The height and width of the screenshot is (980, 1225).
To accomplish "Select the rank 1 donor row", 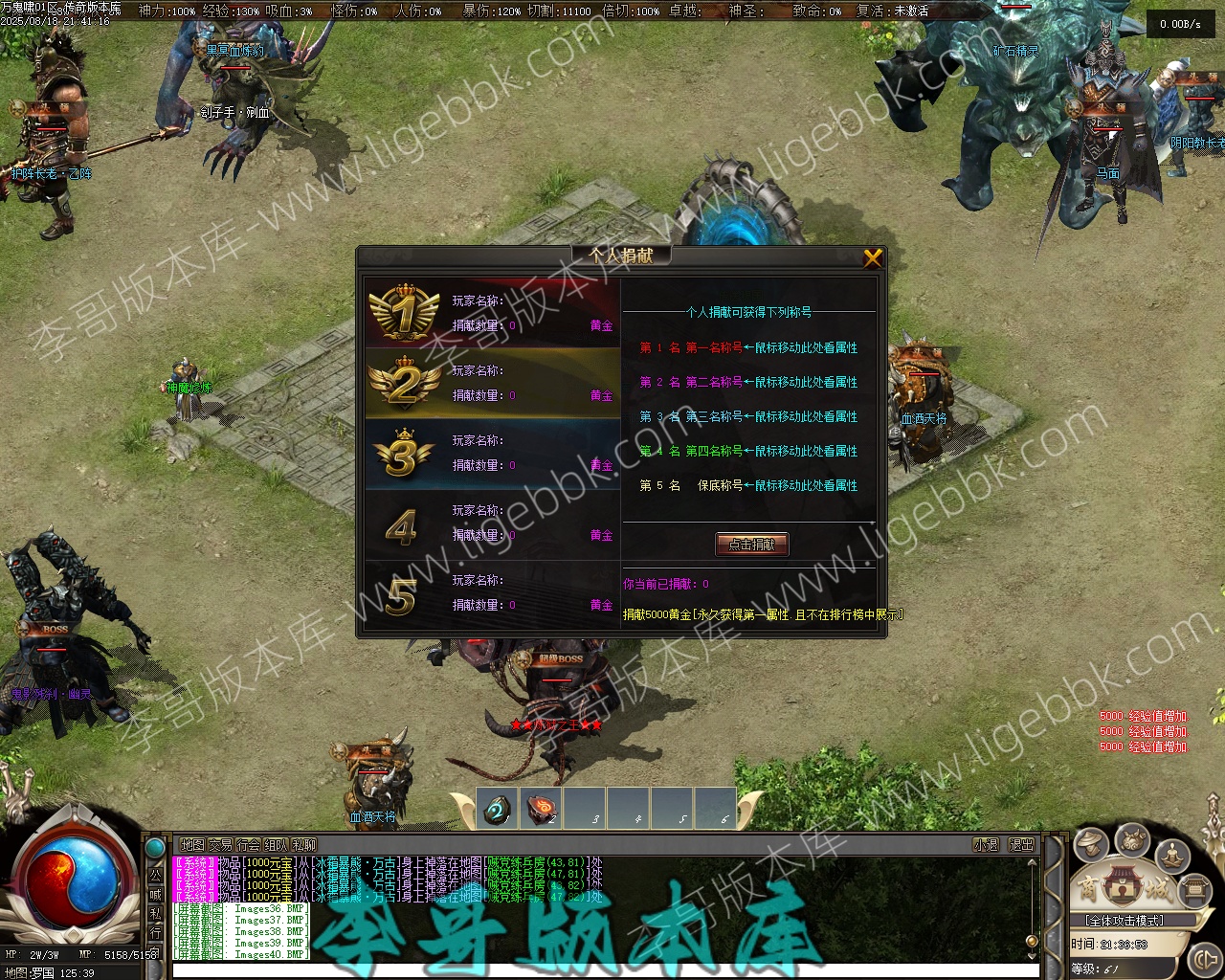I will (492, 313).
